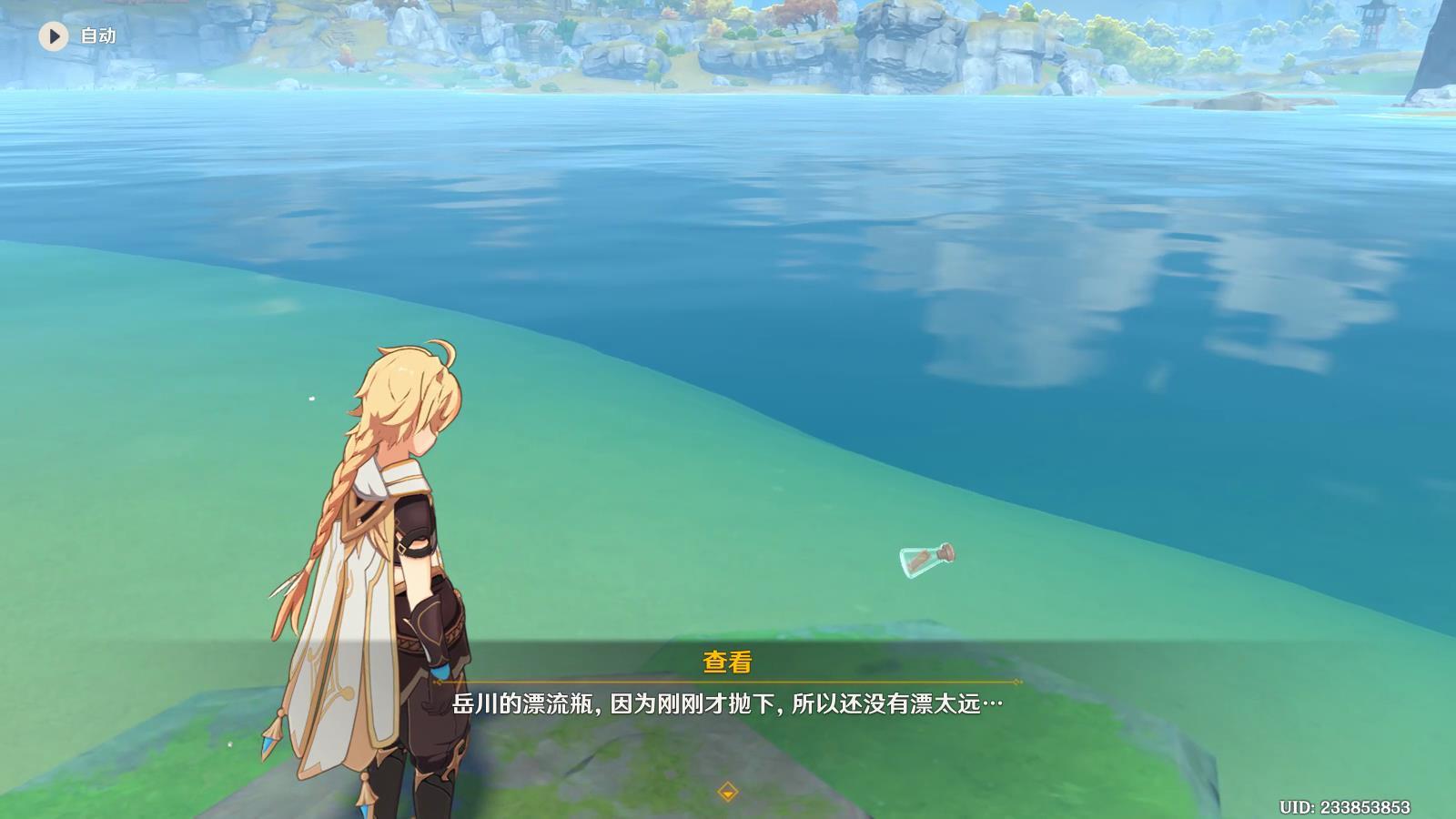Click the small diamond marker ending the divider line
Viewport: 1456px width, 819px height.
(1016, 682)
